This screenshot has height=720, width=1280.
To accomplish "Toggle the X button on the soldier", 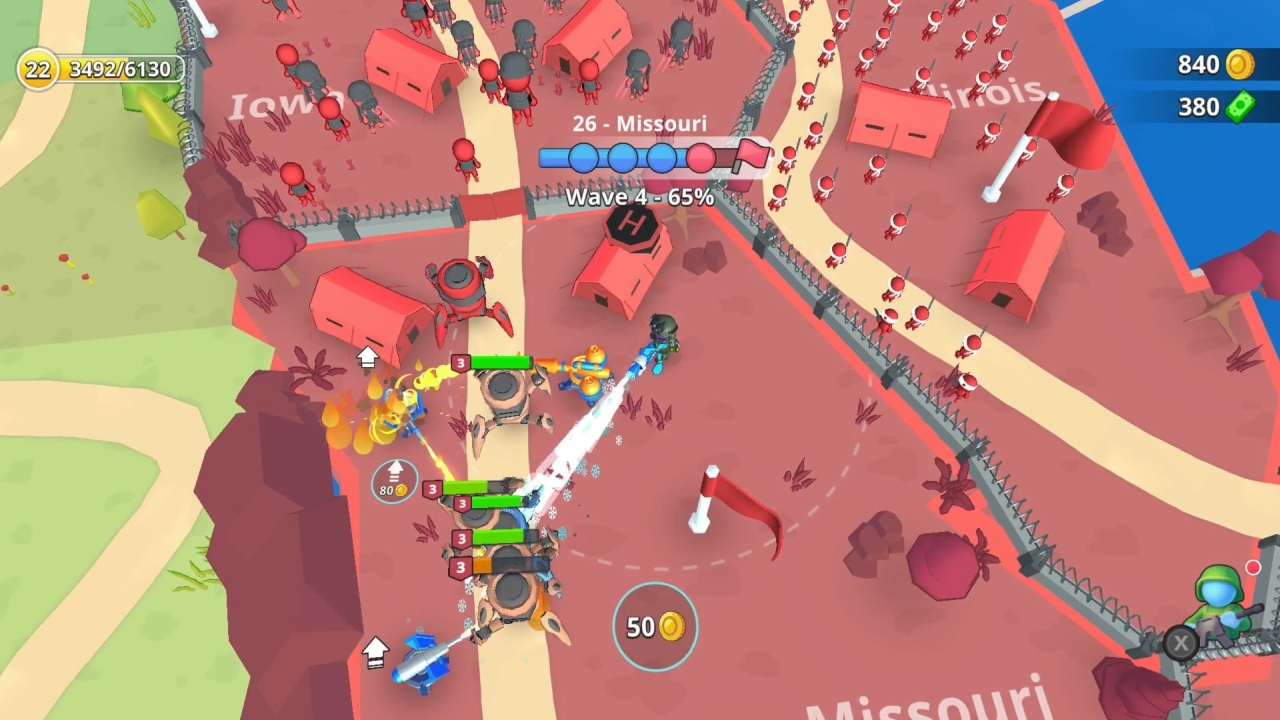I will coord(1179,643).
